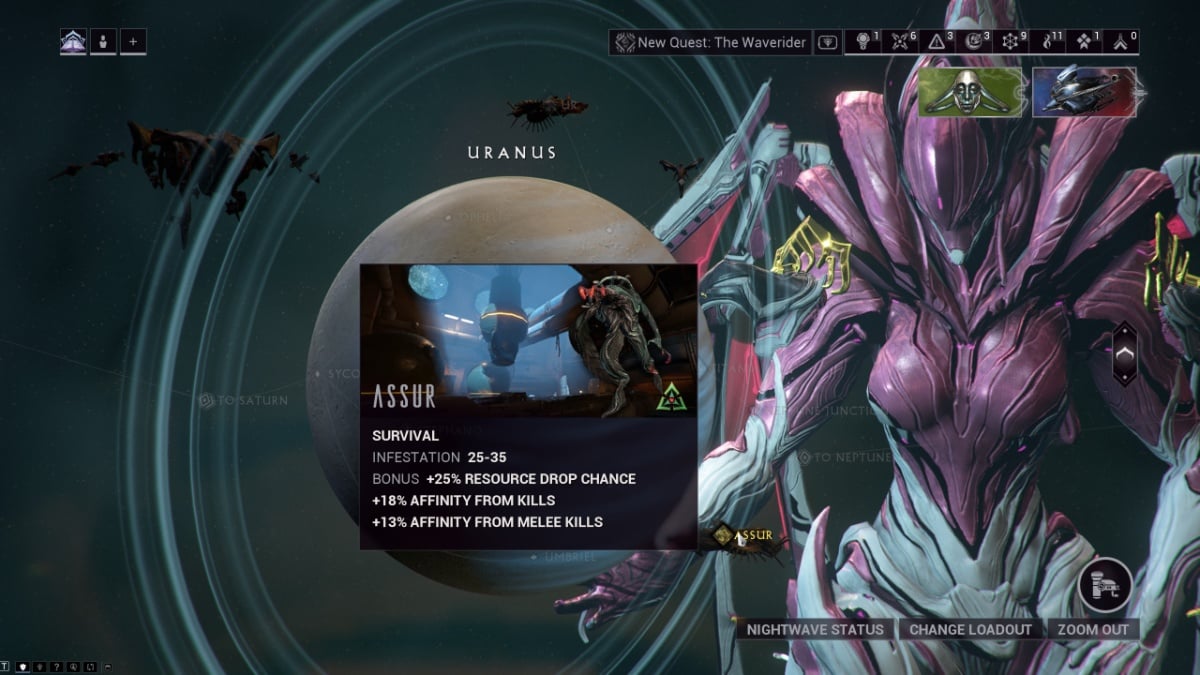1200x675 pixels.
Task: Open the Warframe profile emblem icon
Action: pos(73,42)
